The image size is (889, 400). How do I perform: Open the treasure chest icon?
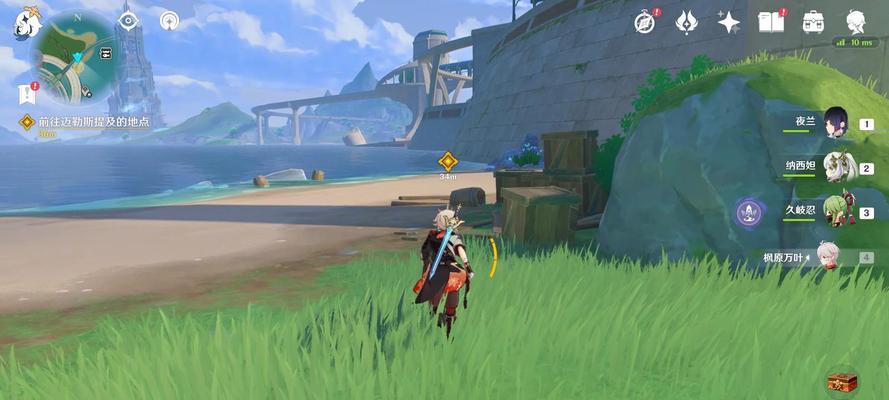coord(841,380)
